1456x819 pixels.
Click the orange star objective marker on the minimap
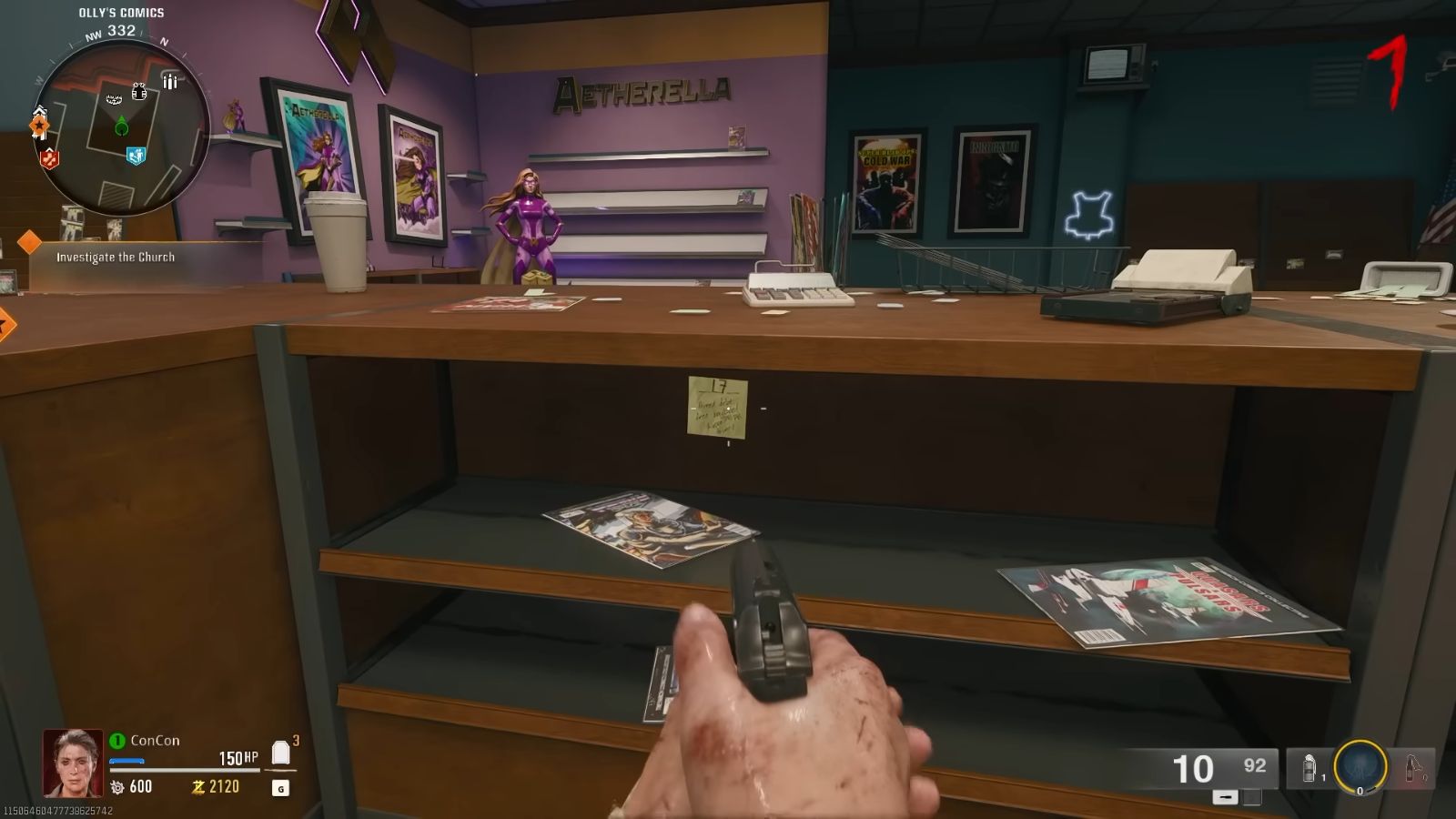point(39,126)
